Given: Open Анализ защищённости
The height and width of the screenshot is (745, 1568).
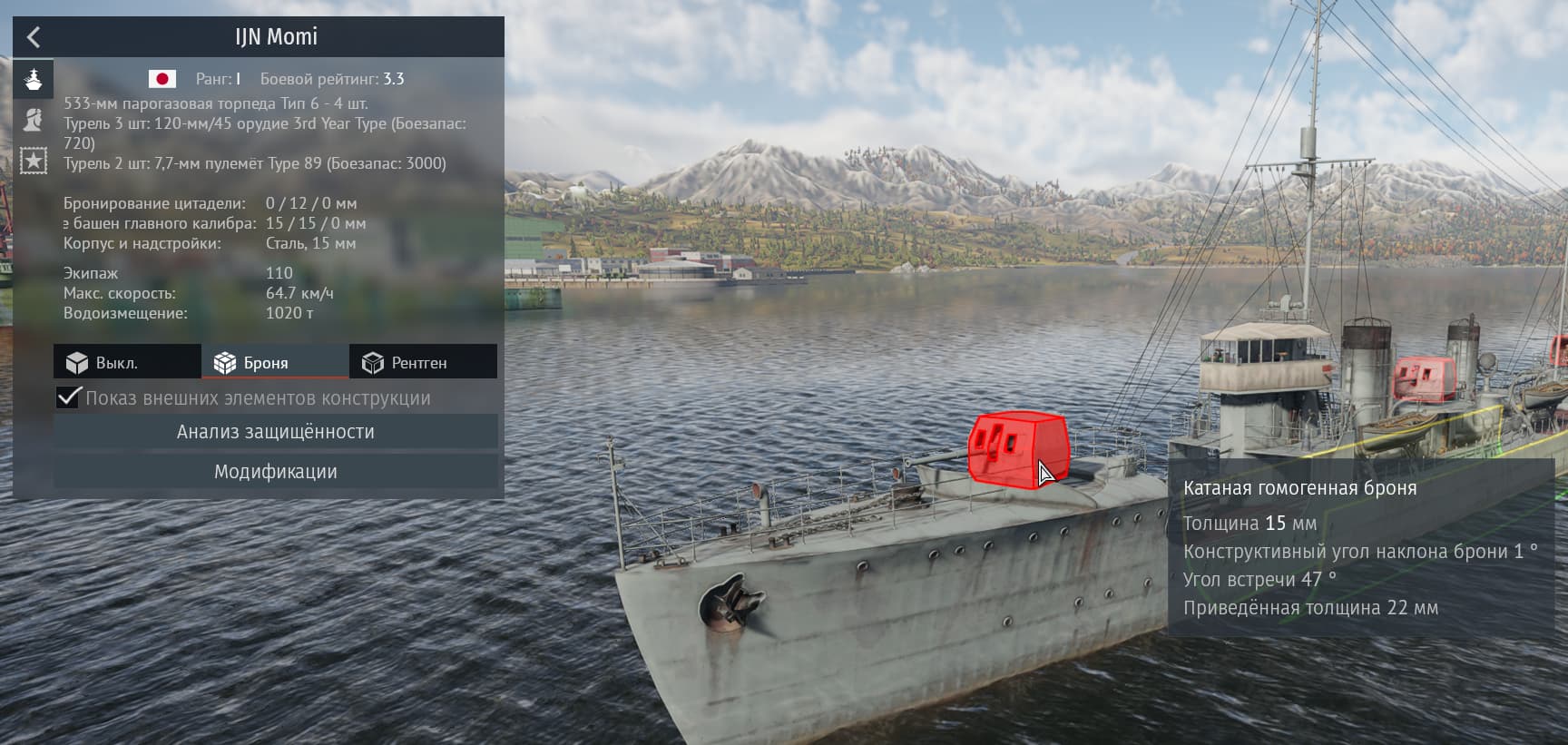Looking at the screenshot, I should (275, 432).
